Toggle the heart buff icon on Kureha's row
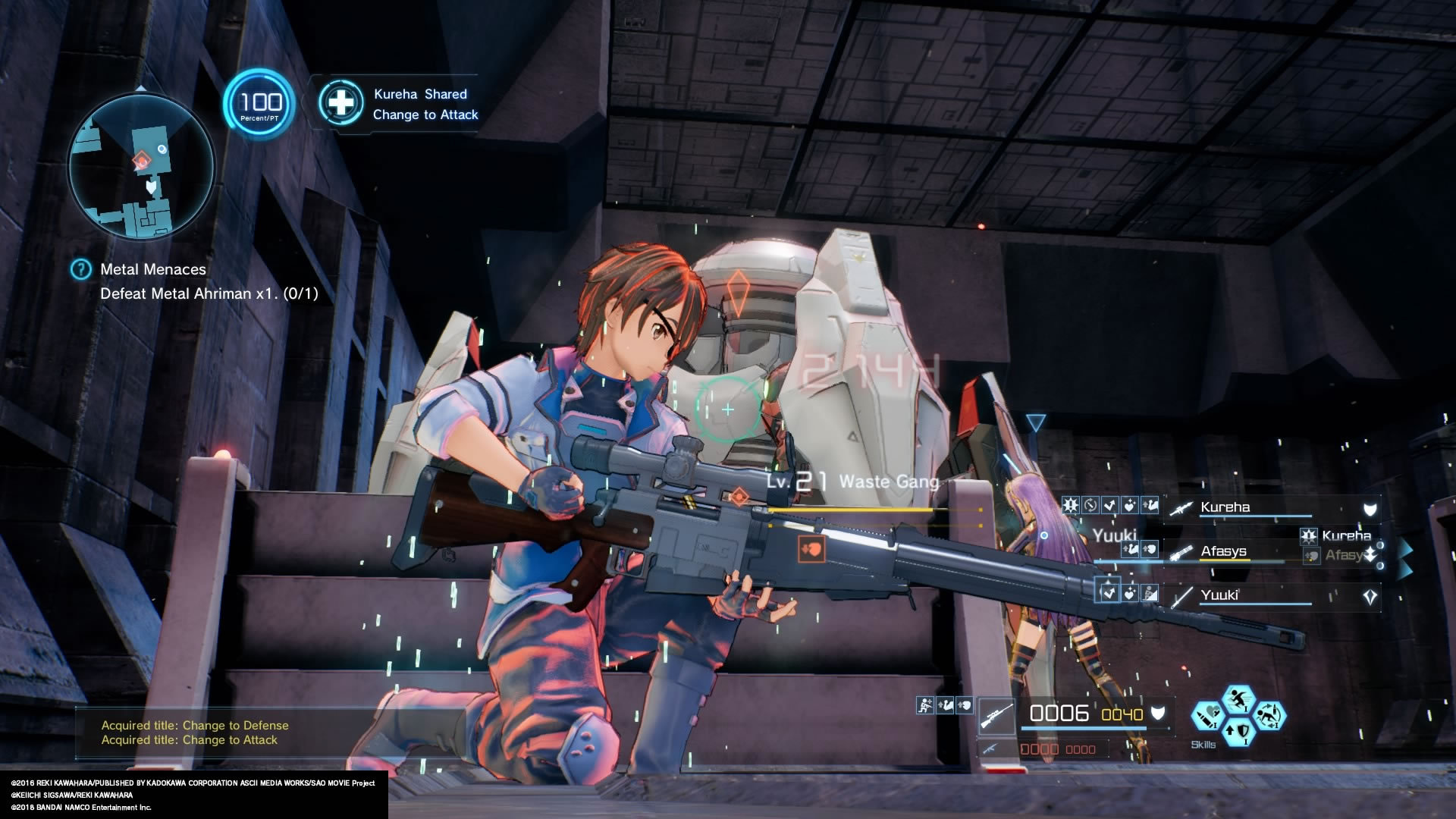The height and width of the screenshot is (819, 1456). pyautogui.click(x=1130, y=507)
